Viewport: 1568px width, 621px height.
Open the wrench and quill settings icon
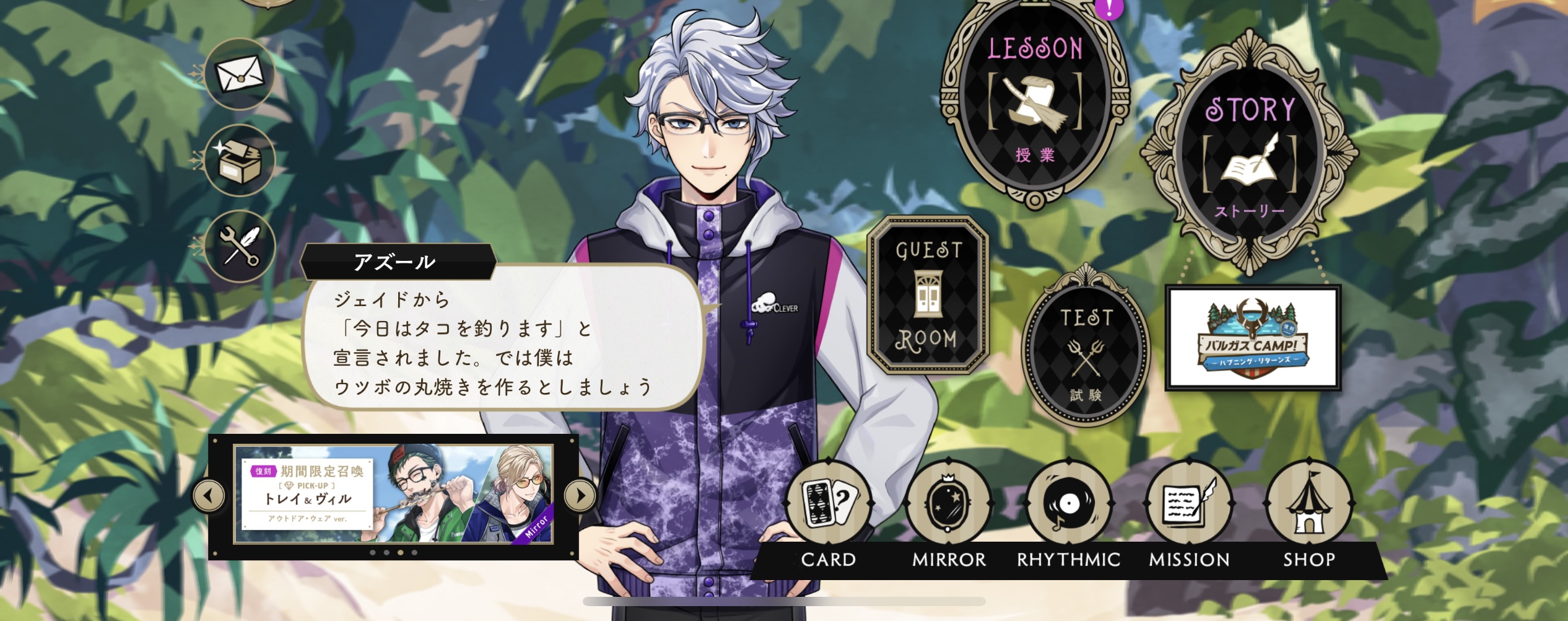point(240,246)
